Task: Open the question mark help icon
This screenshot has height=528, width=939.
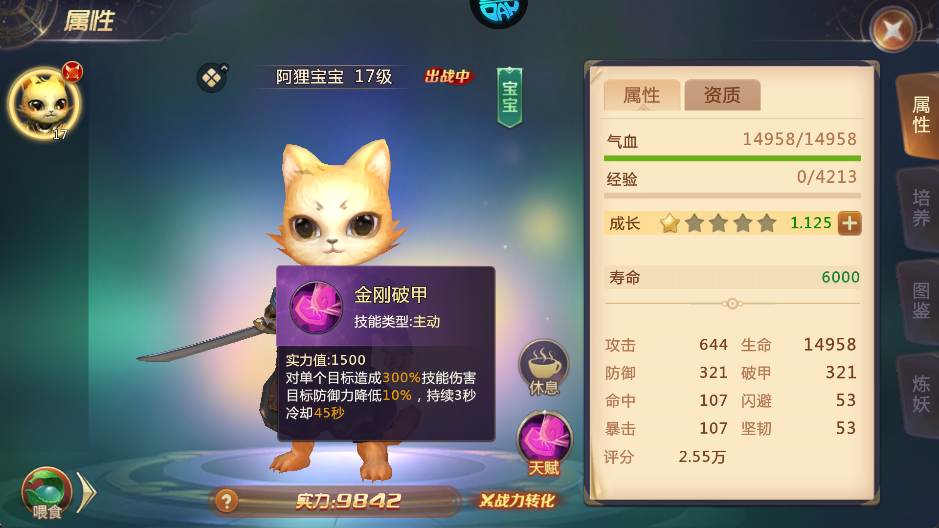Action: [x=227, y=501]
